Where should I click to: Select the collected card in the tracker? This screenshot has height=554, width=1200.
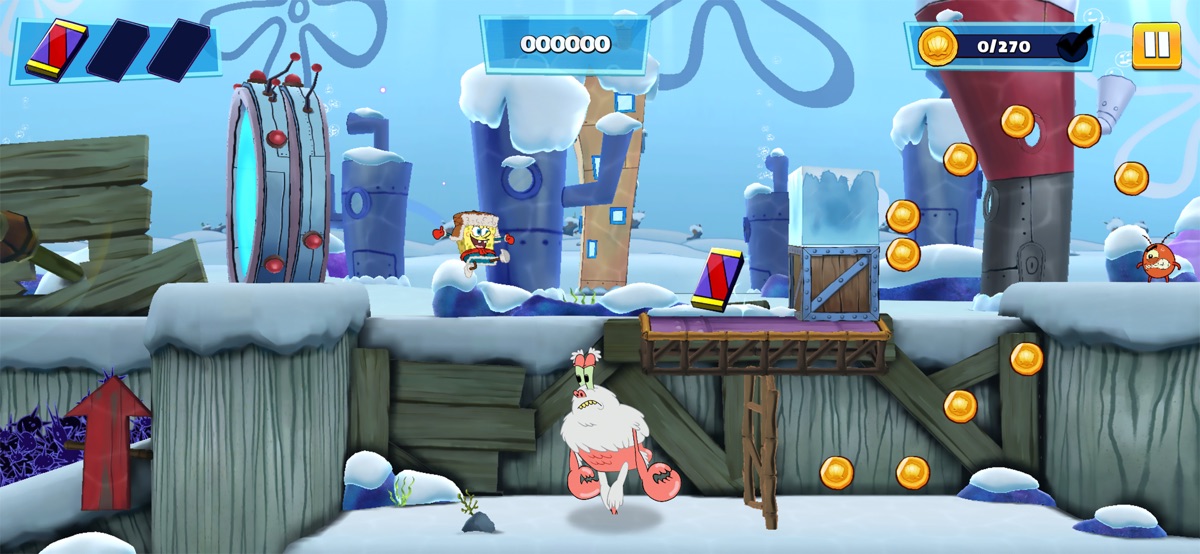(x=56, y=50)
